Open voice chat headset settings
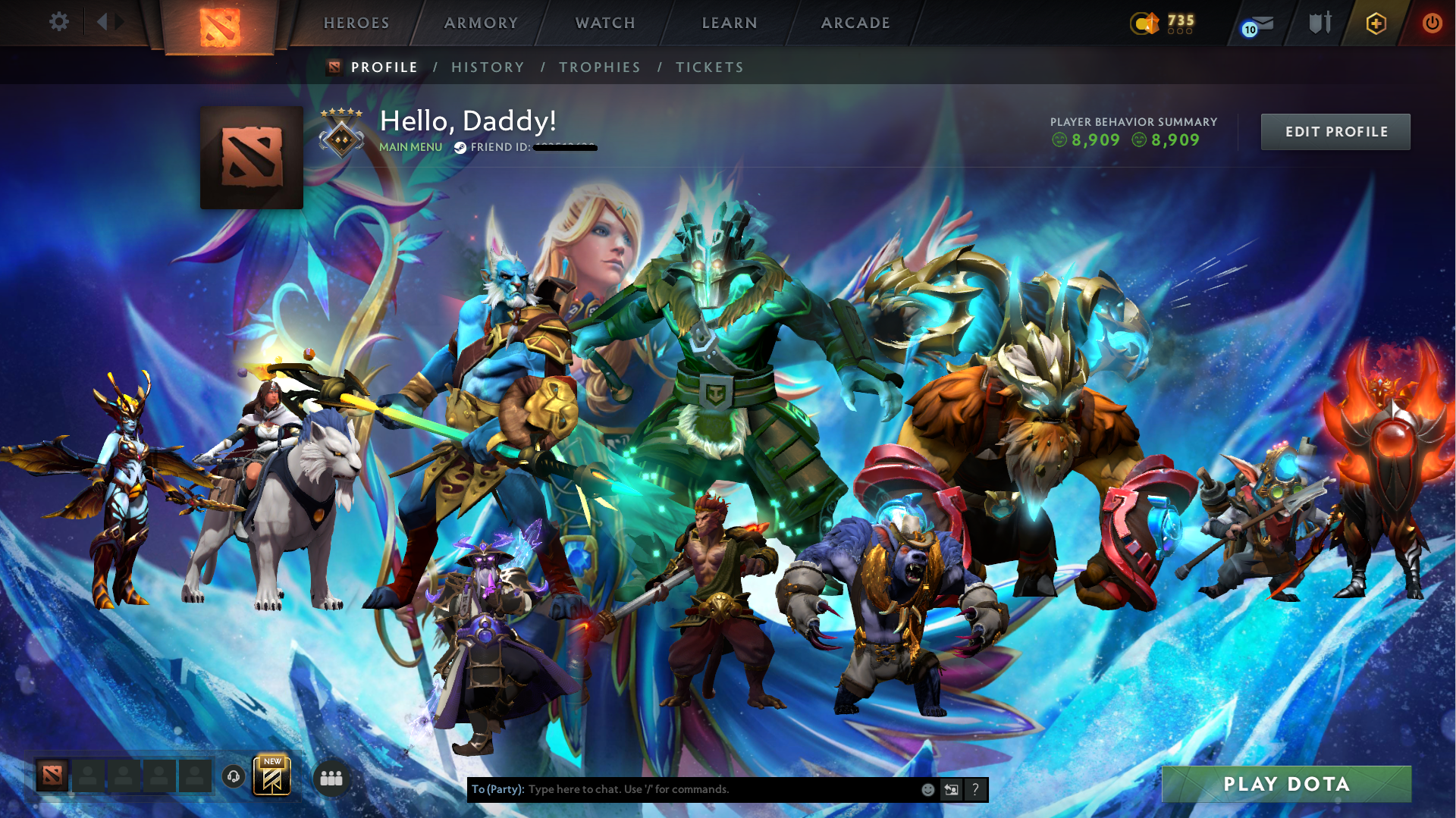1456x818 pixels. 234,778
